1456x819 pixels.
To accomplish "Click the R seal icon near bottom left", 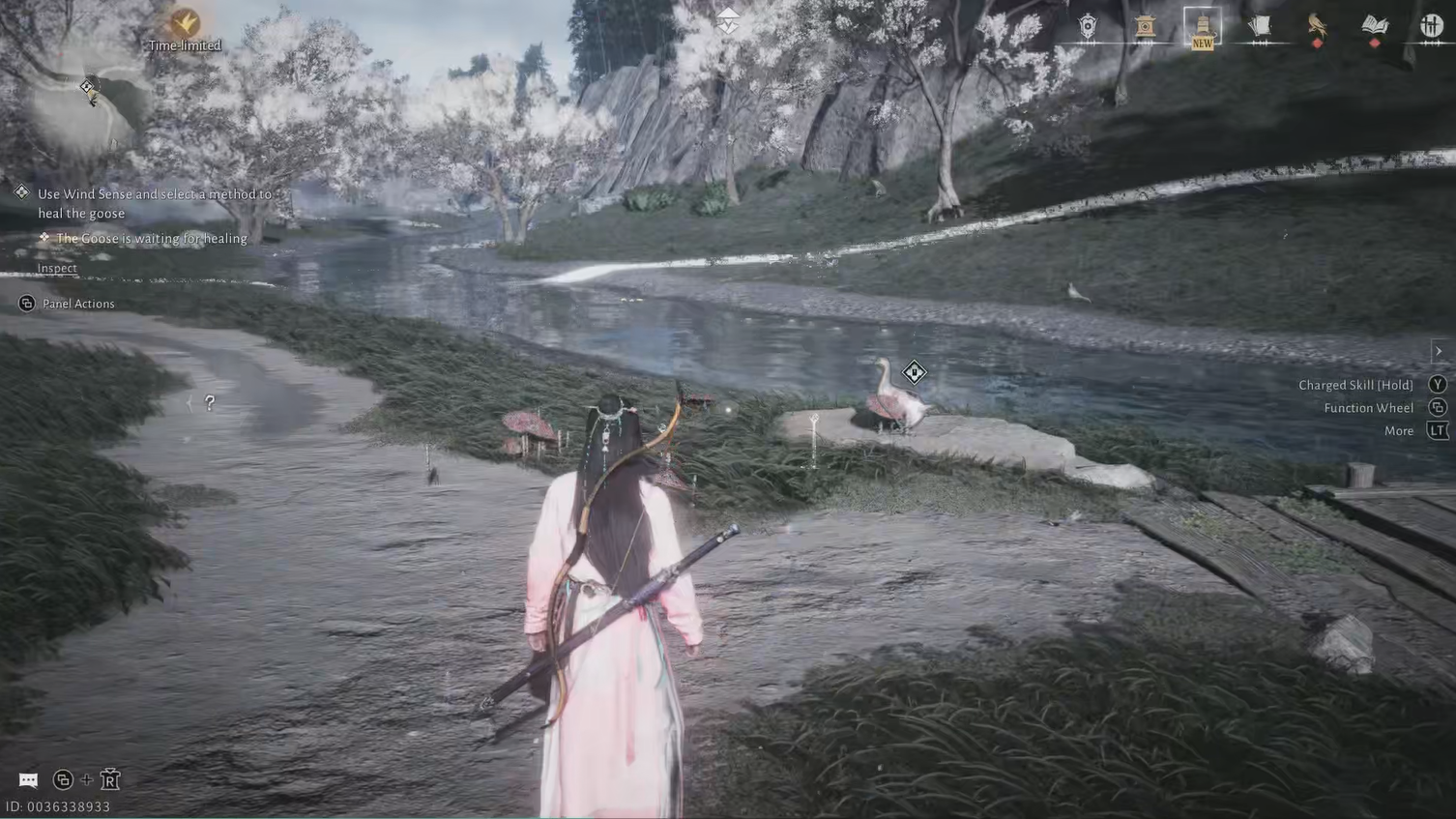I will pyautogui.click(x=110, y=778).
